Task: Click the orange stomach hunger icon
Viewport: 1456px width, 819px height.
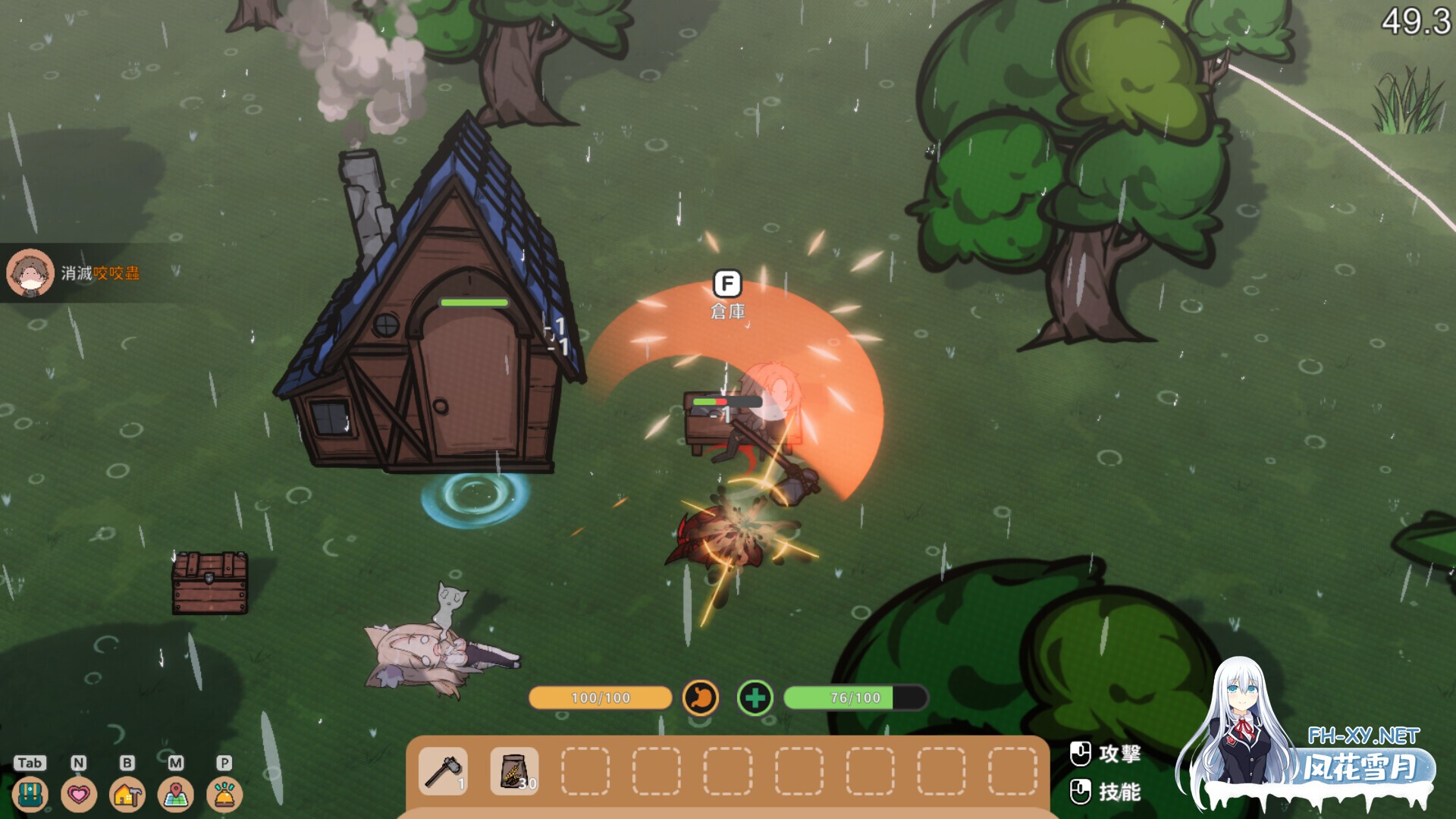Action: [x=701, y=698]
